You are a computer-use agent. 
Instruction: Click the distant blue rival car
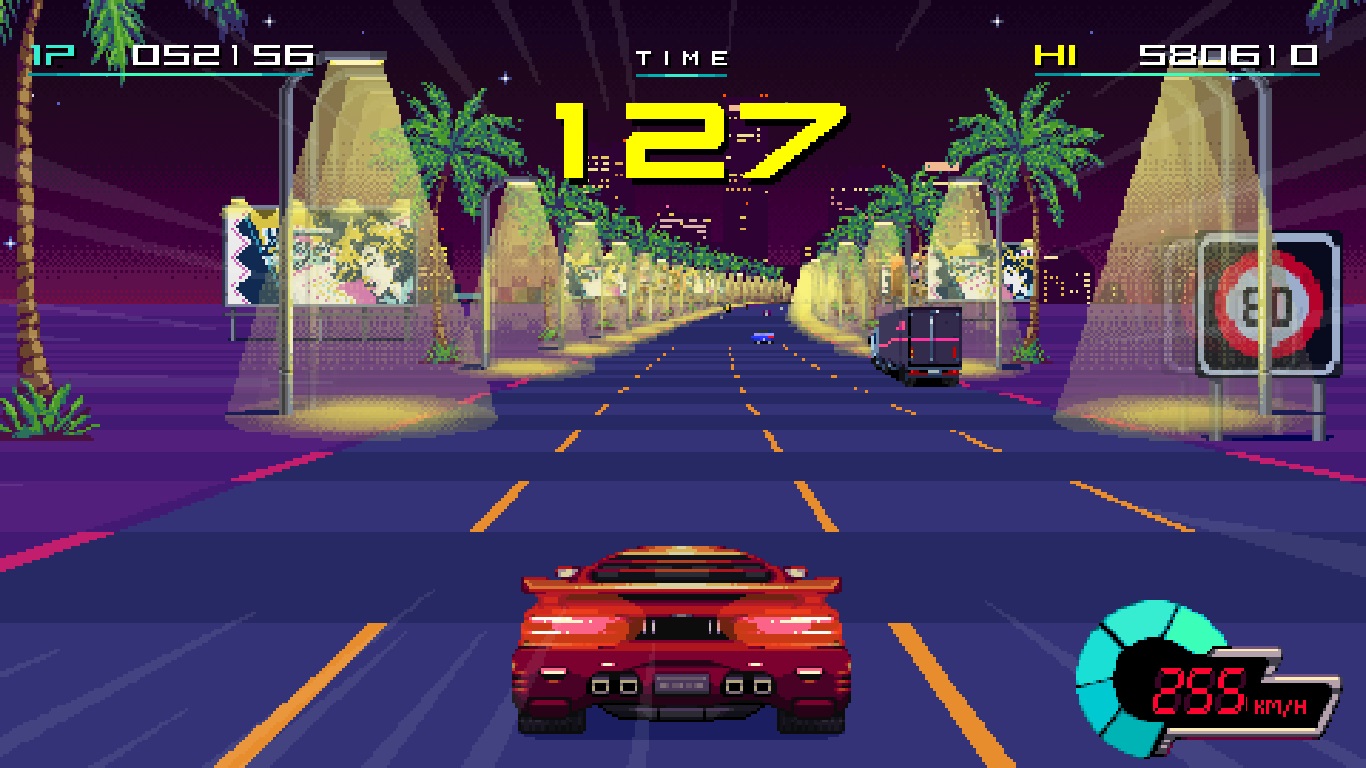point(763,337)
